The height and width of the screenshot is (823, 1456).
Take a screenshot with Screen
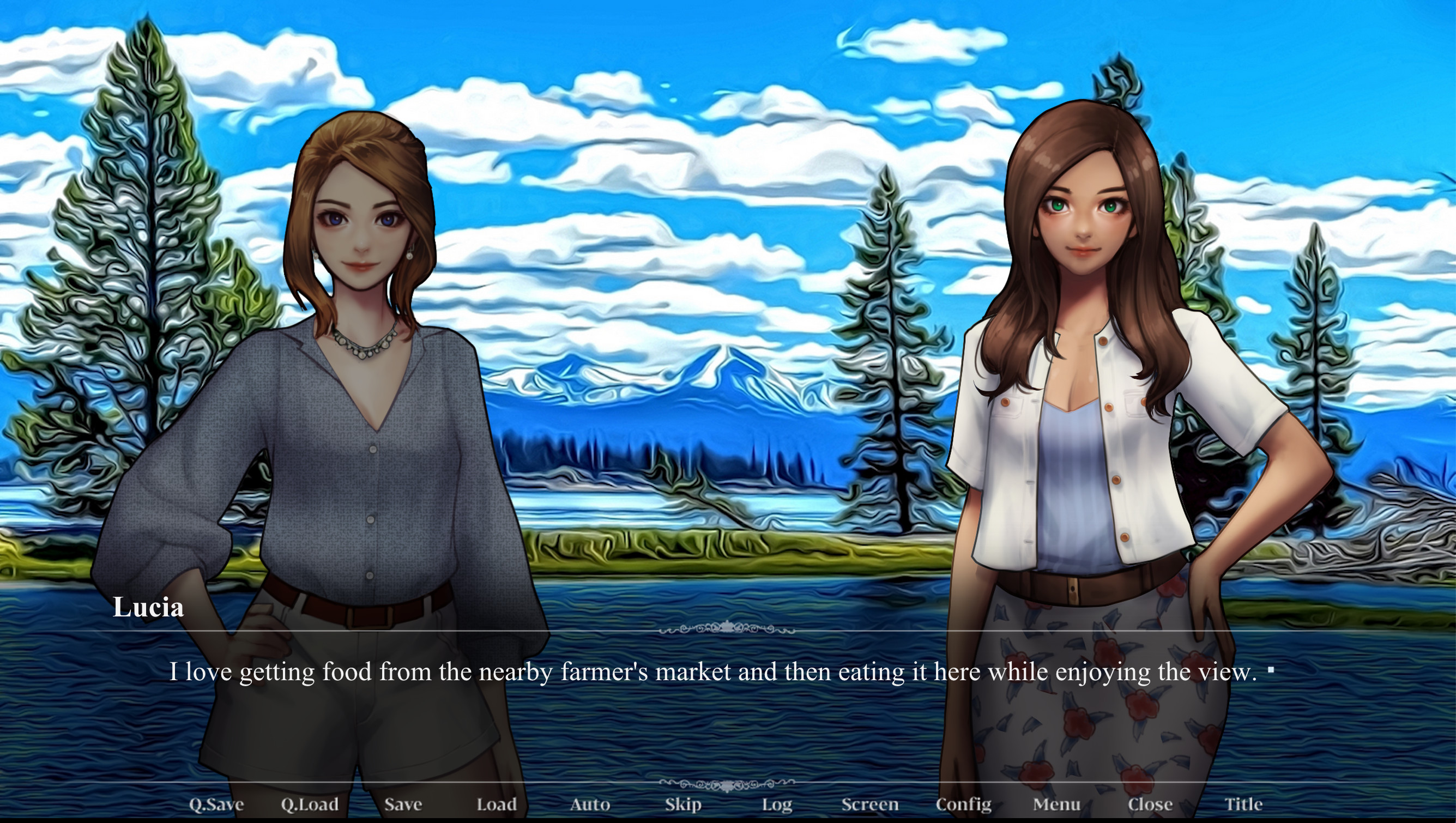(871, 803)
